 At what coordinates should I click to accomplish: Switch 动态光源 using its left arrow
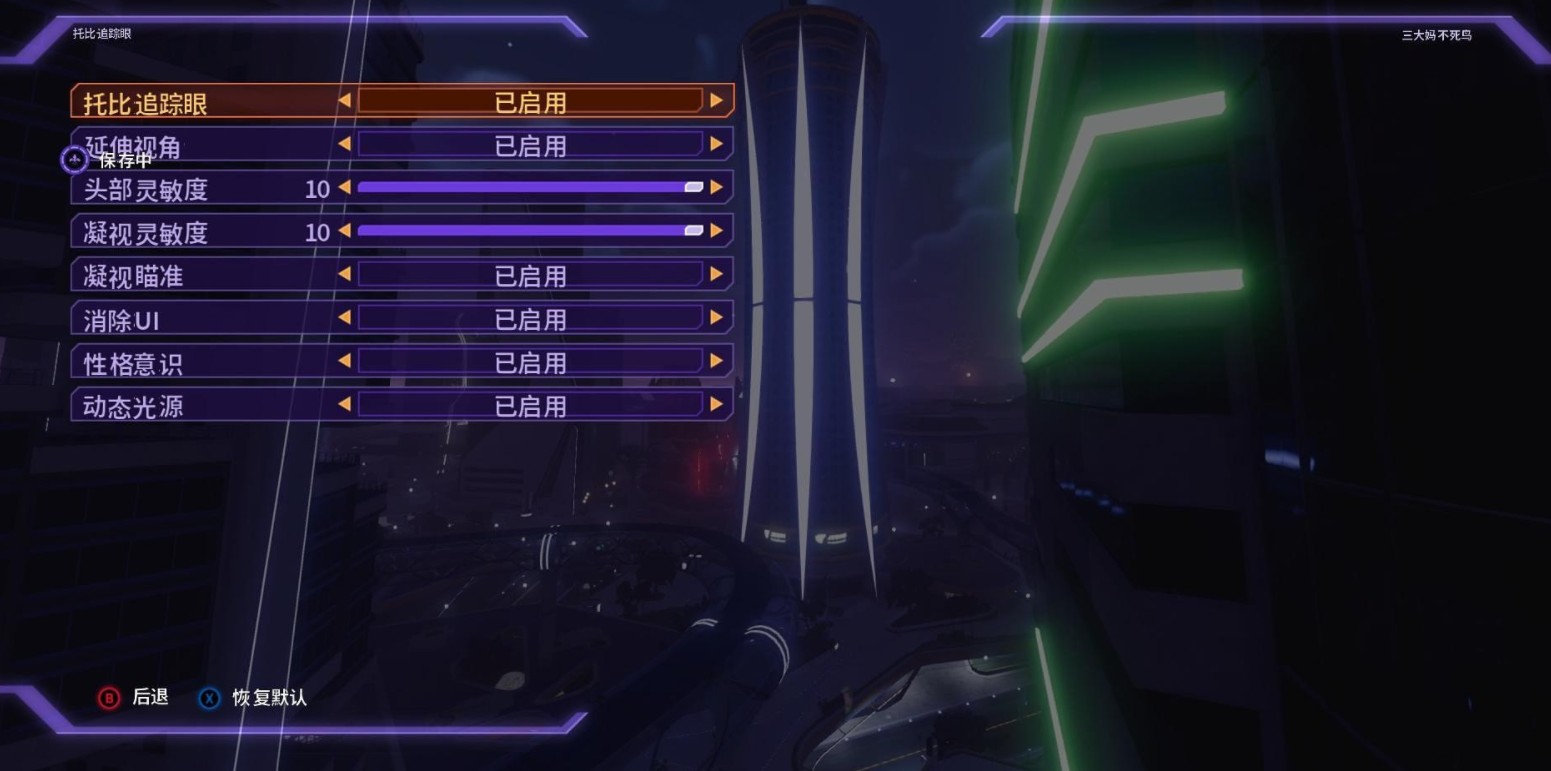344,405
